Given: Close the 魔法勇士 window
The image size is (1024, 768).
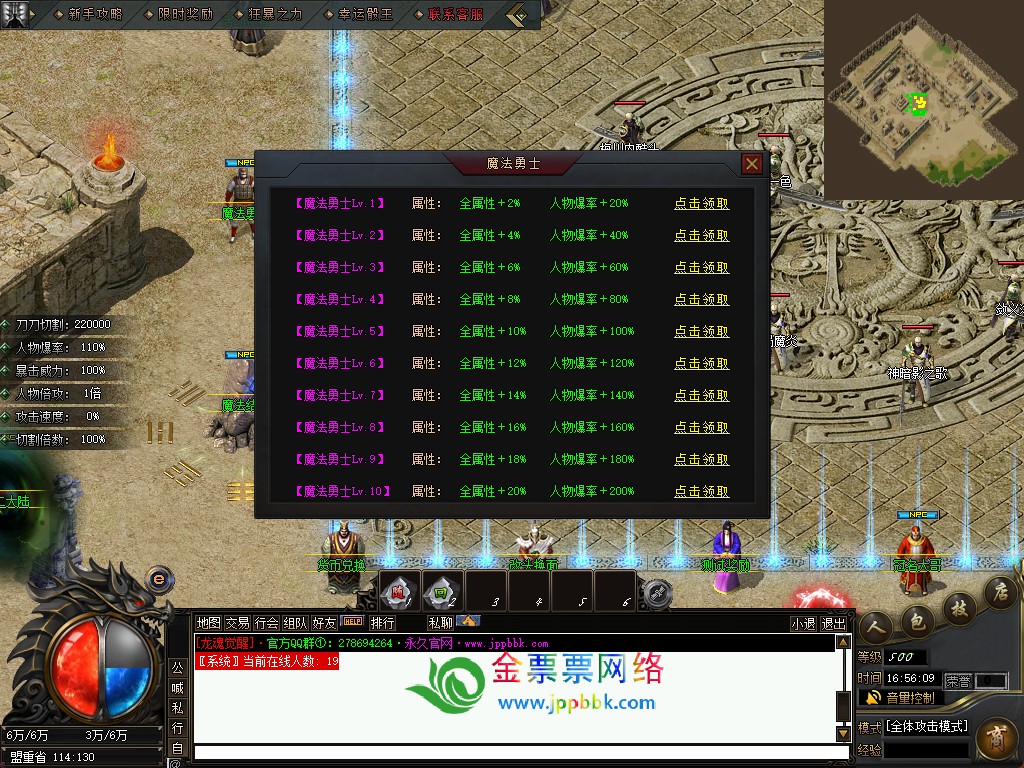Looking at the screenshot, I should coord(752,164).
